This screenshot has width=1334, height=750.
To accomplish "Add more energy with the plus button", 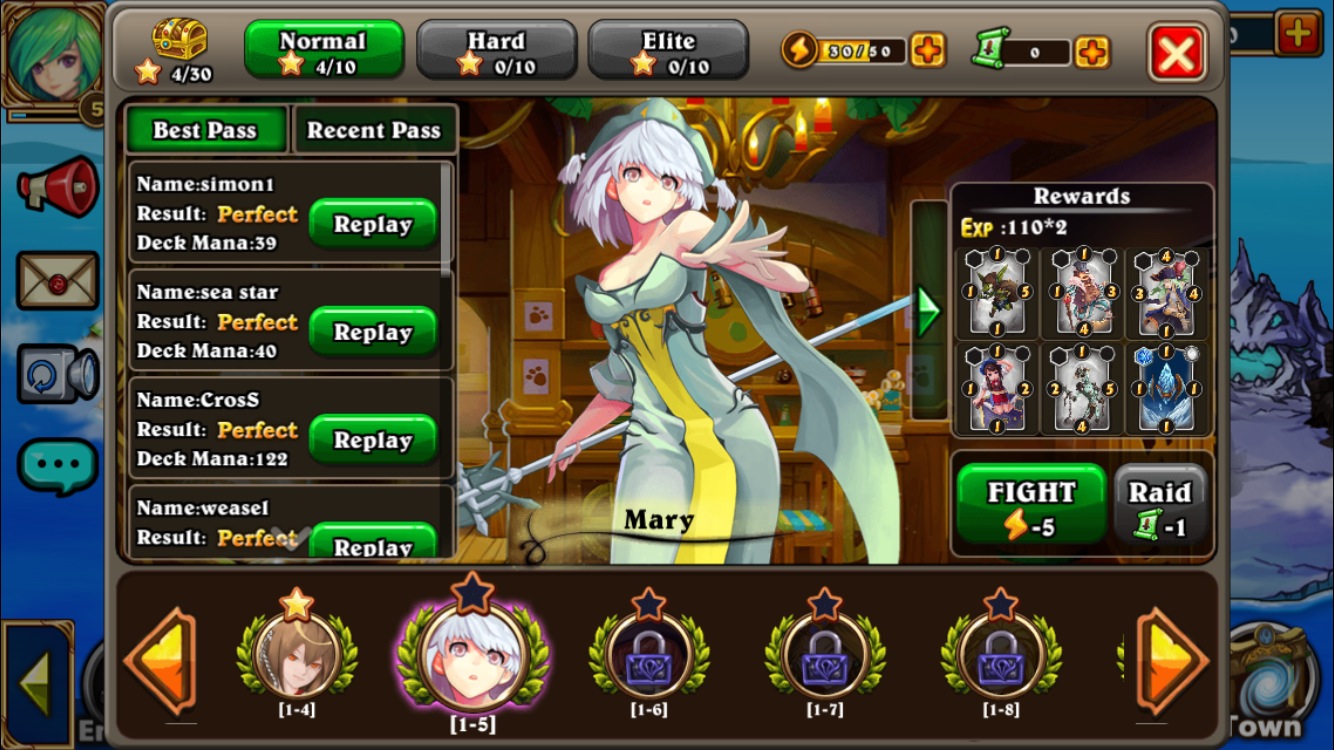I will click(928, 50).
